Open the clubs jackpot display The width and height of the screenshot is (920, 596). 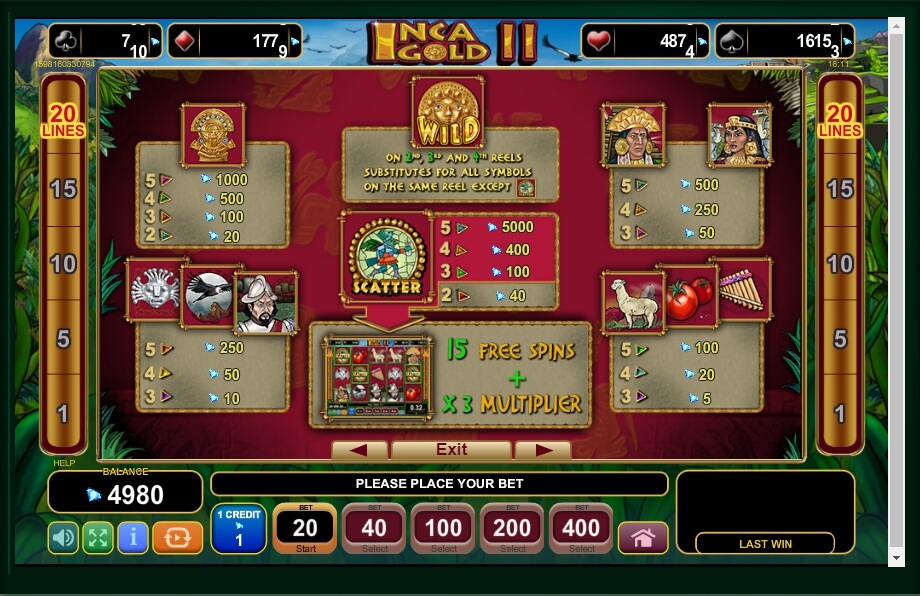click(x=104, y=42)
